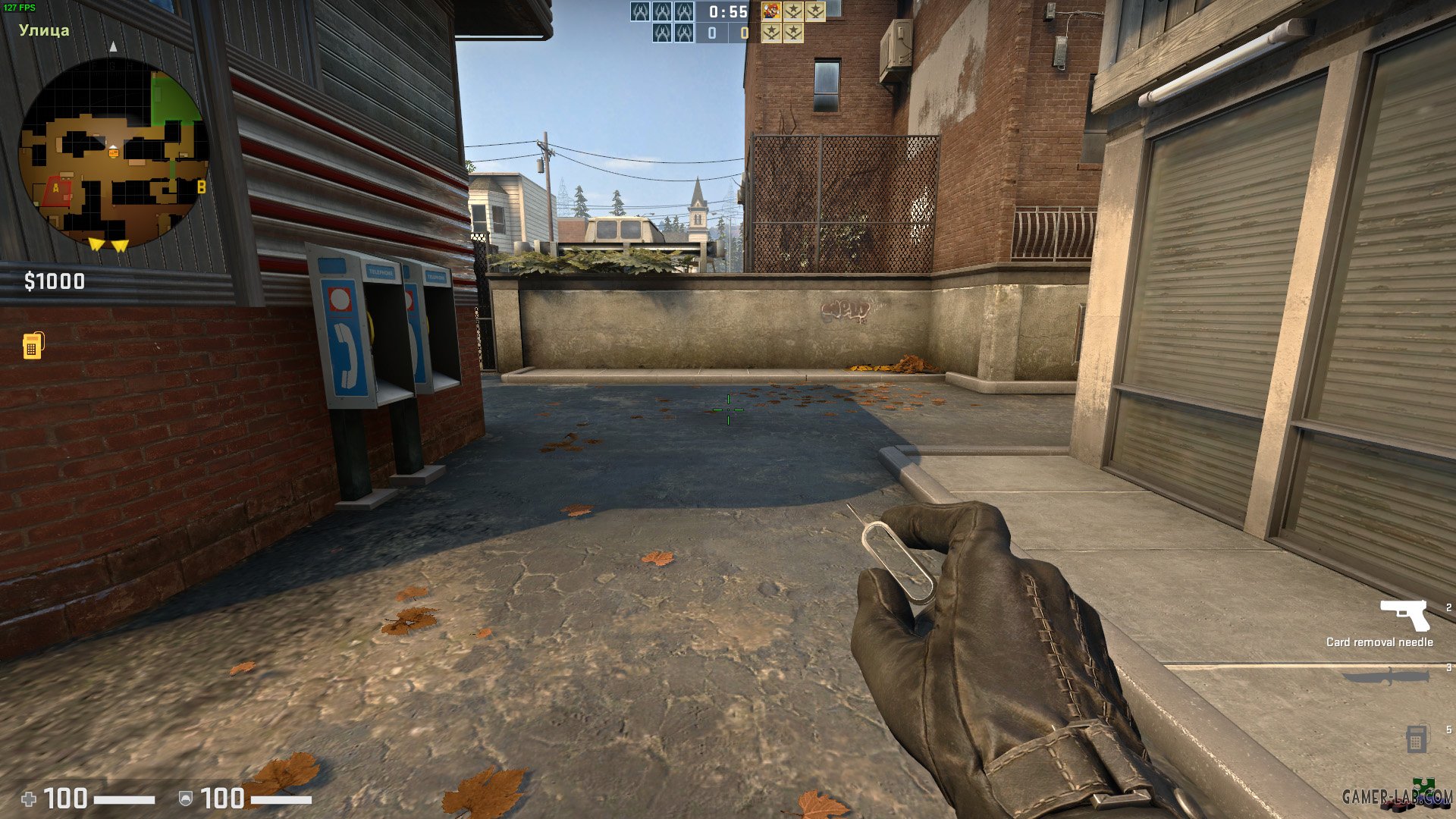Click the 127 FPS counter
1456x819 pixels.
click(x=20, y=6)
